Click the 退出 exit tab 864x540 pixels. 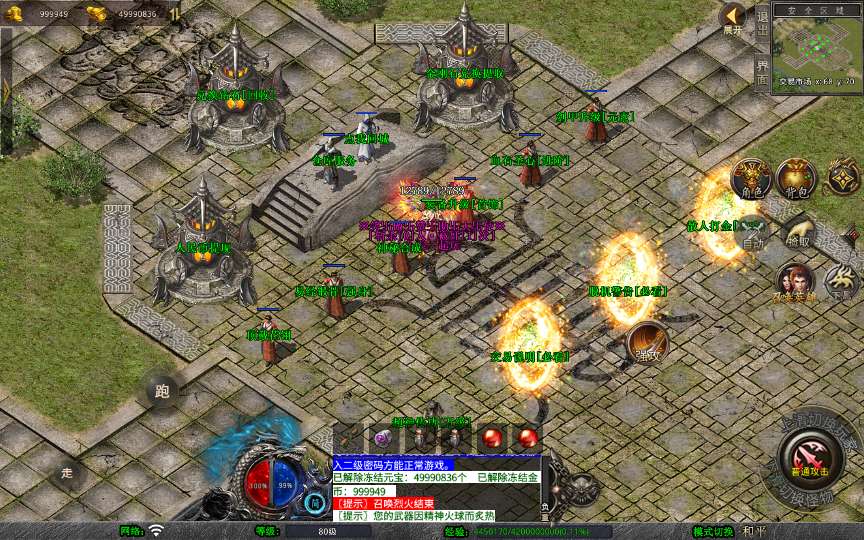[x=763, y=26]
